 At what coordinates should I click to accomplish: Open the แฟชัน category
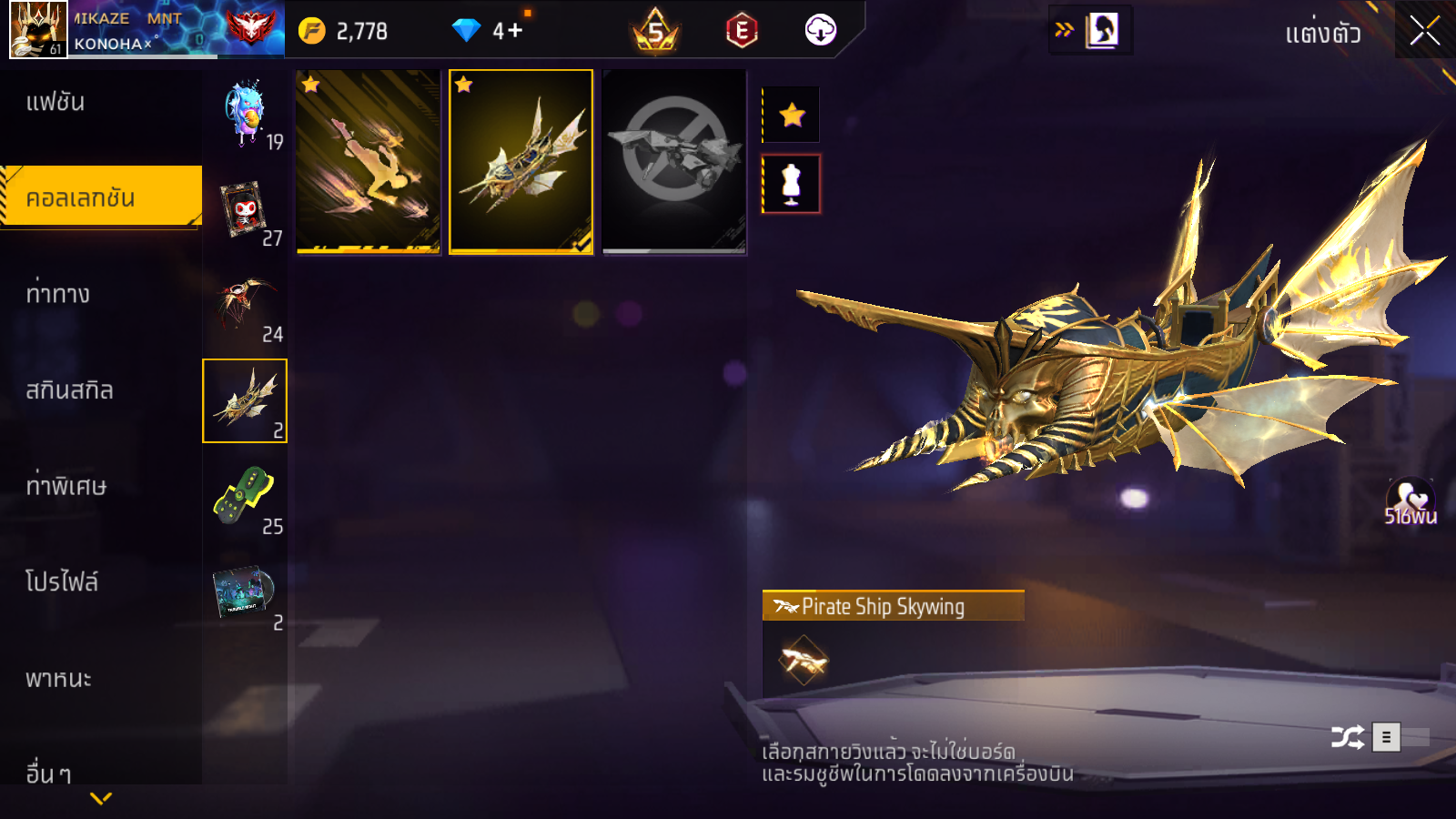click(56, 102)
